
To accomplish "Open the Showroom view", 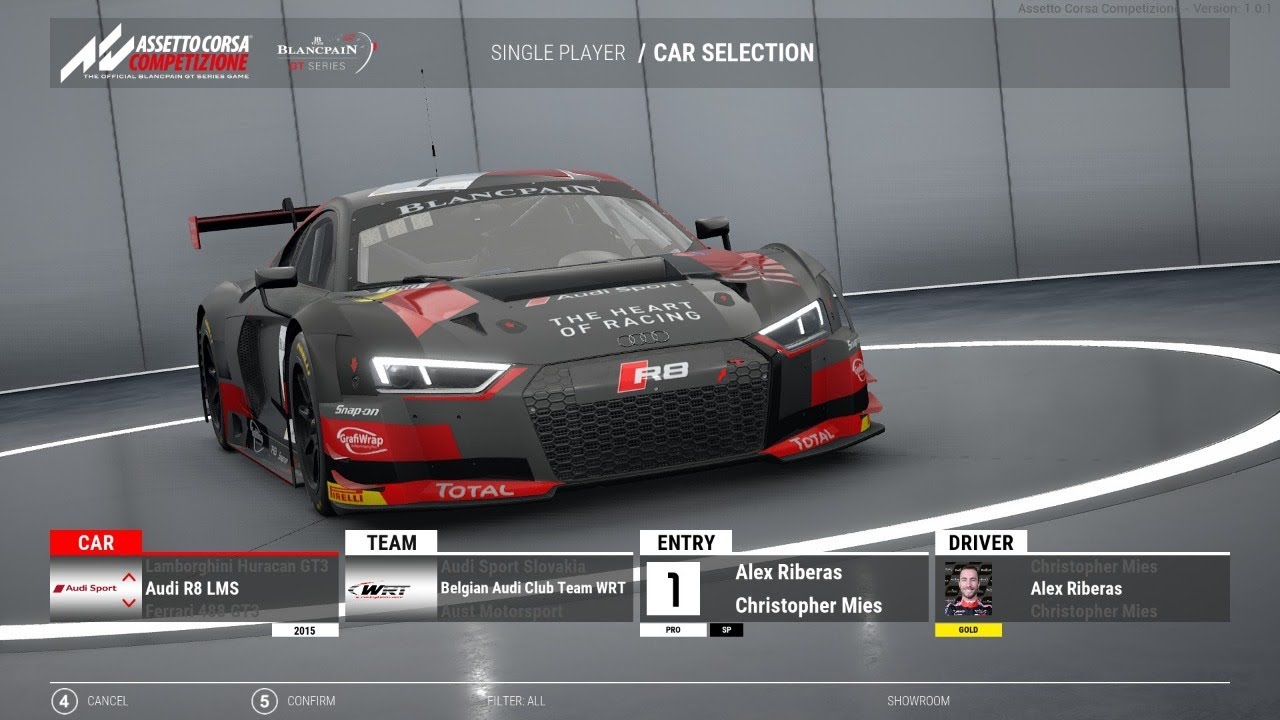I will point(918,701).
